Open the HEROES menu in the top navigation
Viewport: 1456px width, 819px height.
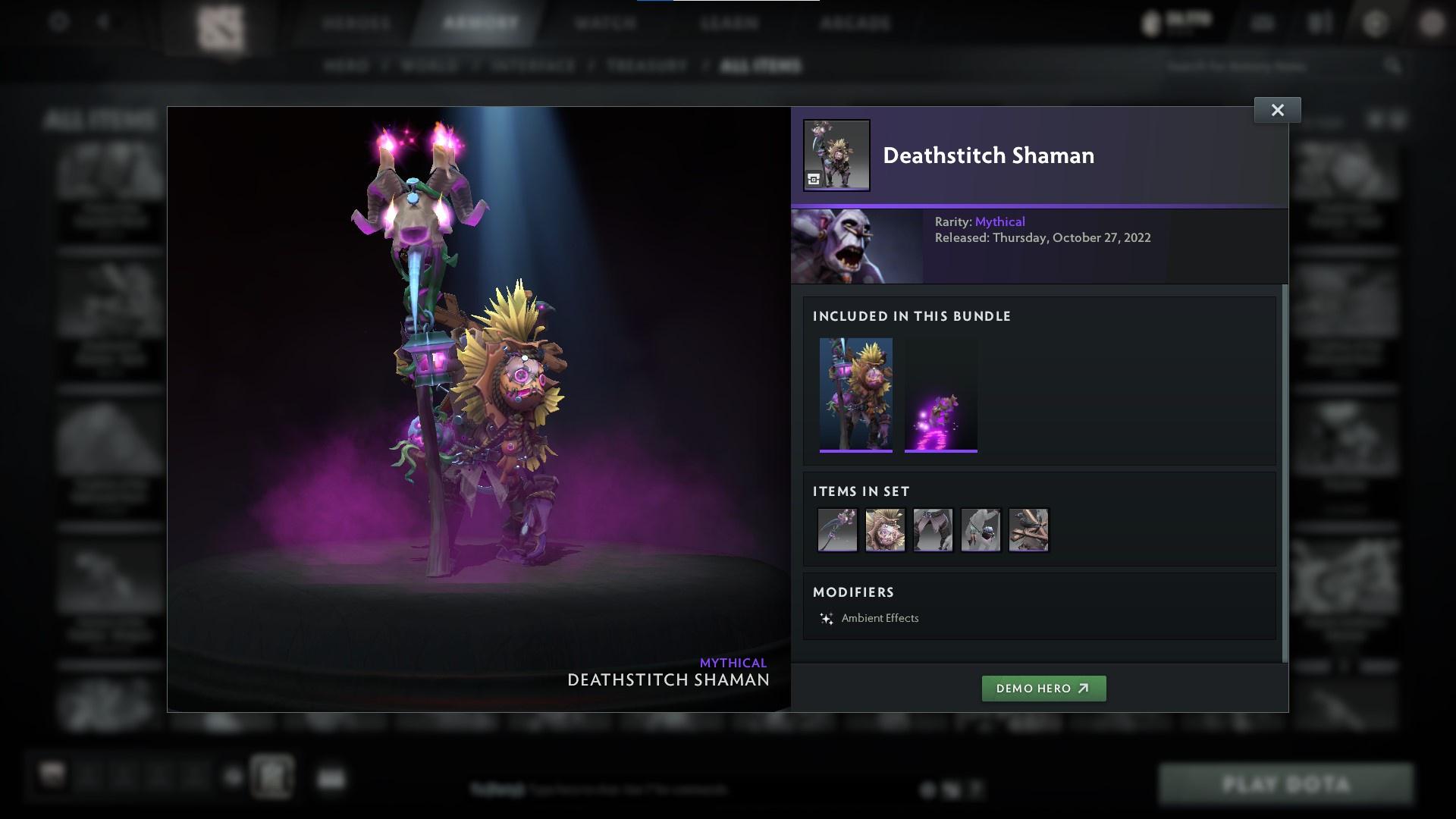pyautogui.click(x=357, y=23)
